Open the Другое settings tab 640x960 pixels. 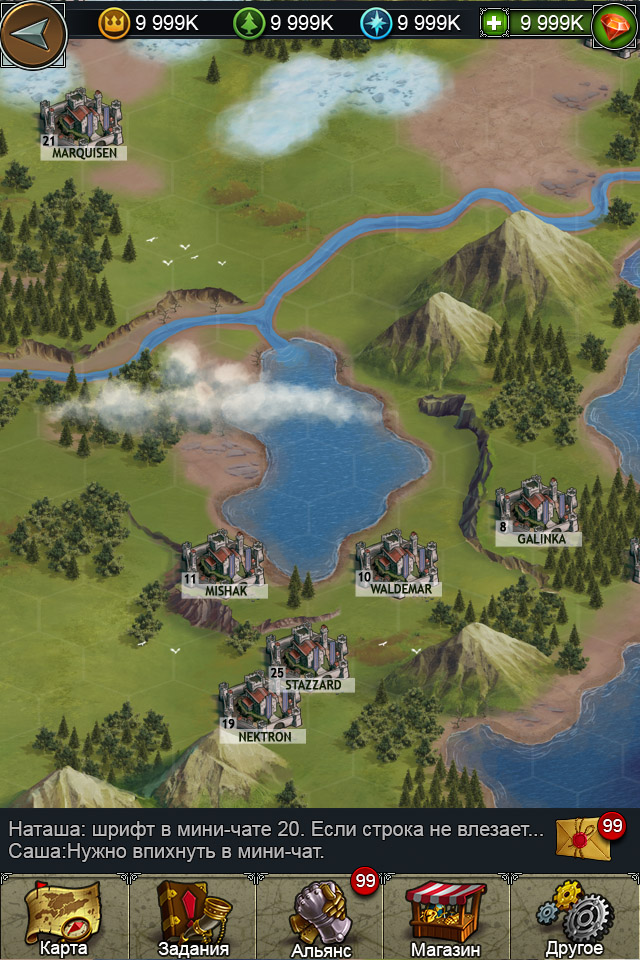pyautogui.click(x=575, y=918)
